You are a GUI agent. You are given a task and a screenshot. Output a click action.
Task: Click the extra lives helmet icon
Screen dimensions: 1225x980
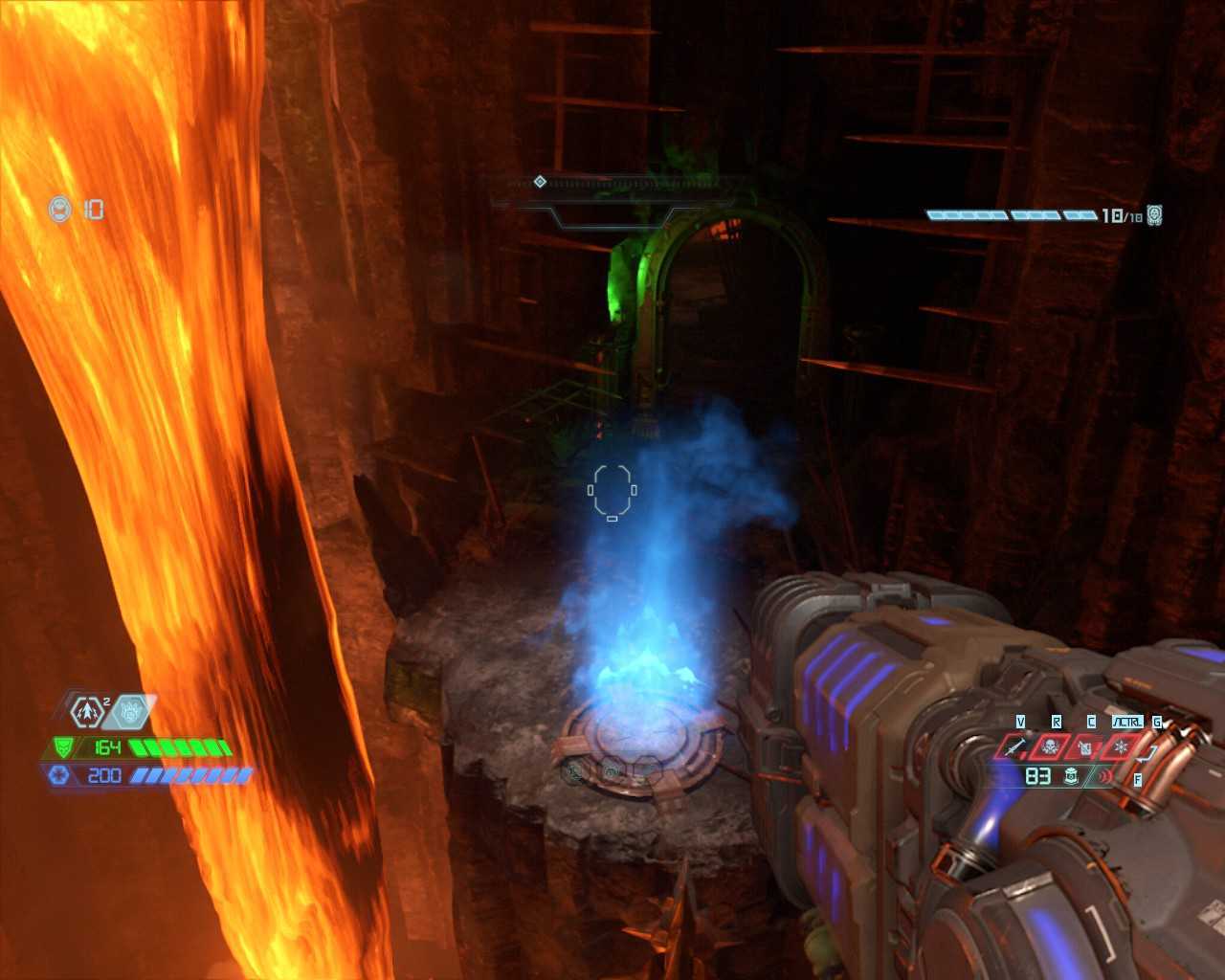pyautogui.click(x=61, y=209)
